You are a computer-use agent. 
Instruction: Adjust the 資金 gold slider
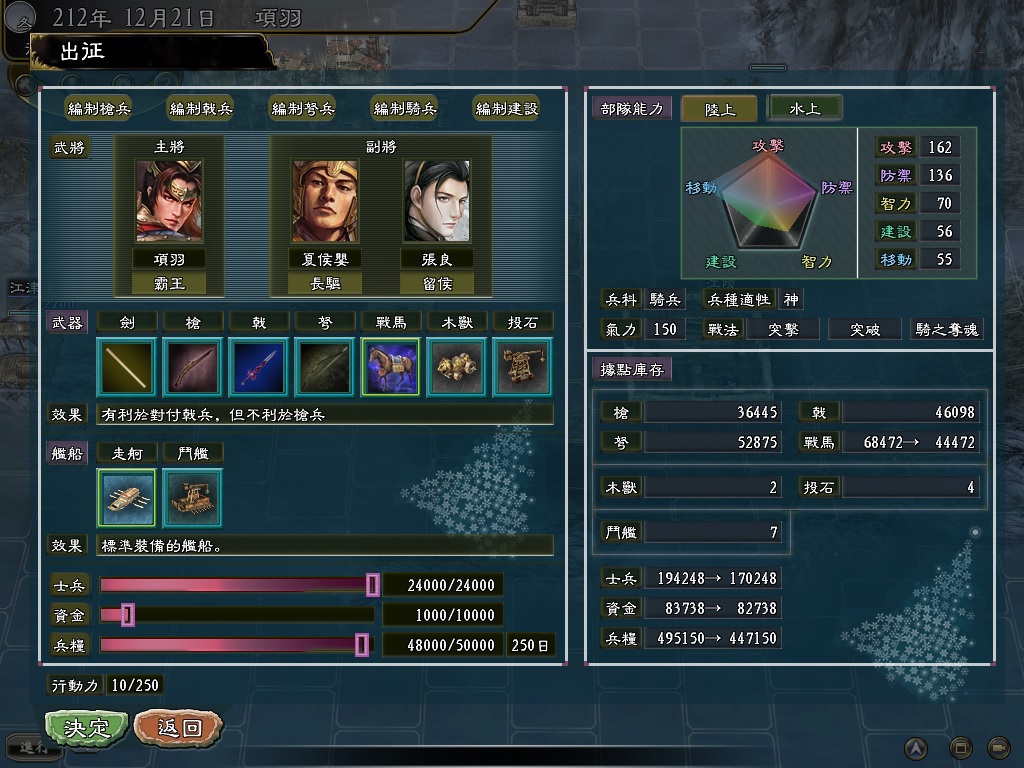pyautogui.click(x=128, y=615)
